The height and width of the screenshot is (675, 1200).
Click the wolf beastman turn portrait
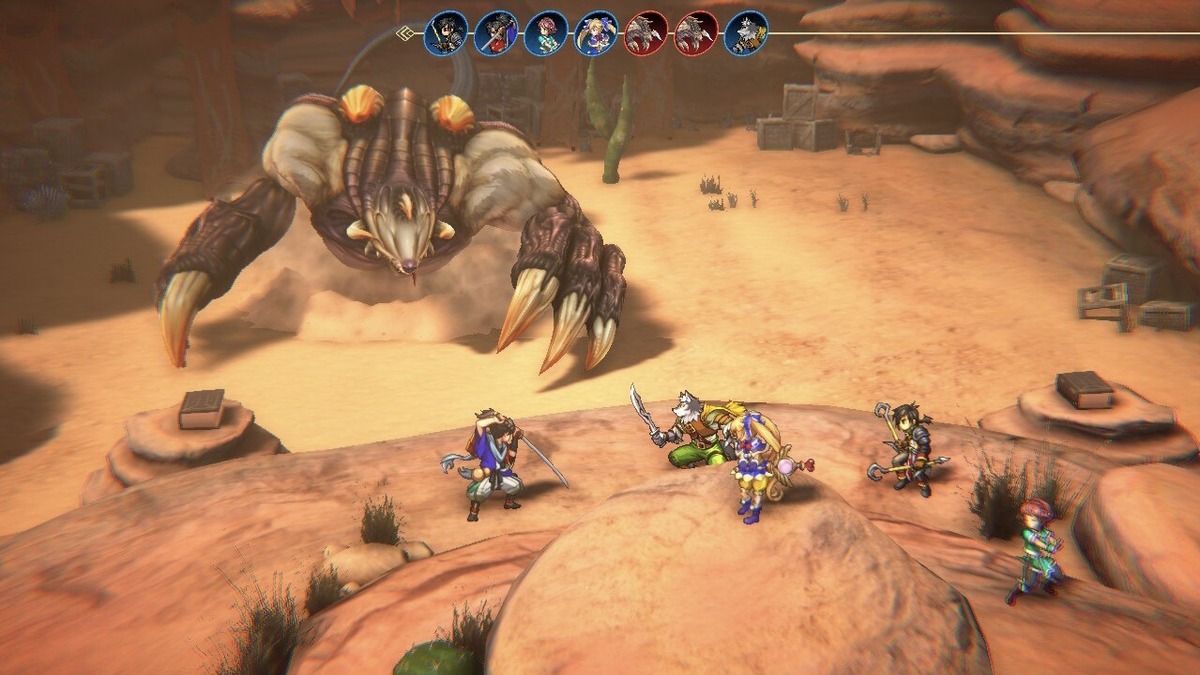click(746, 34)
